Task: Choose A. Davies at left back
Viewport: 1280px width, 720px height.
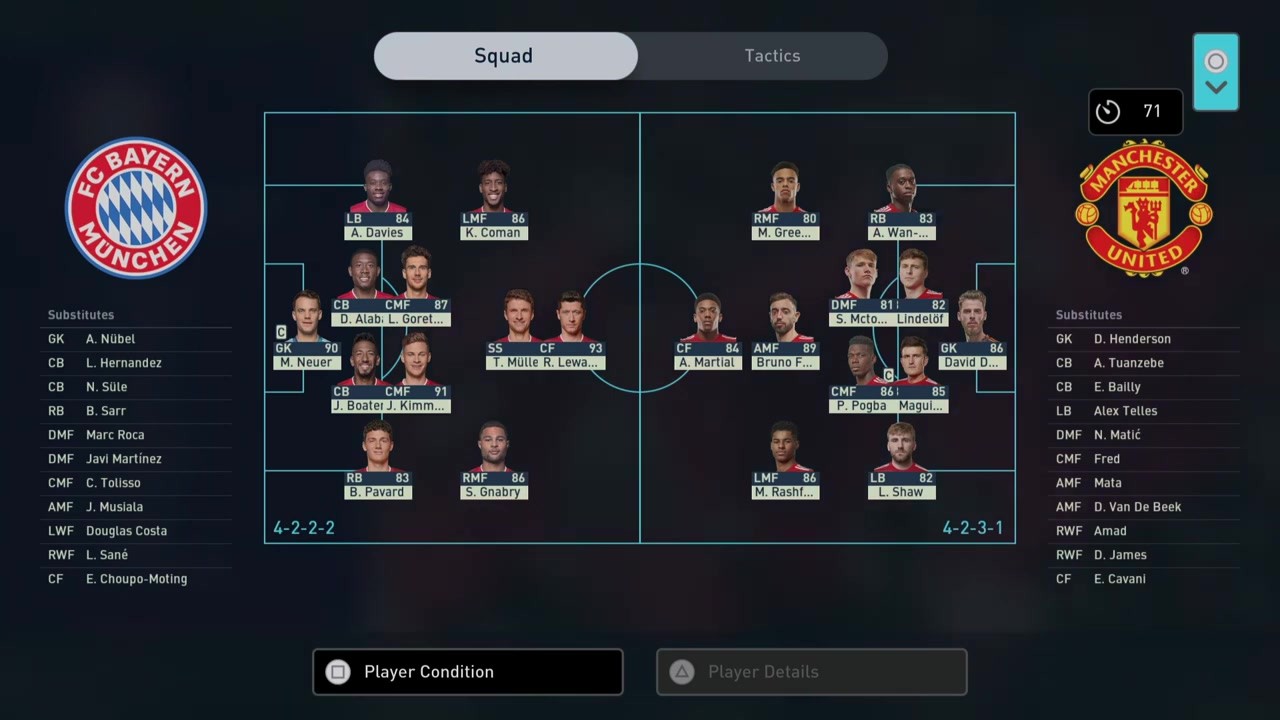Action: [377, 200]
